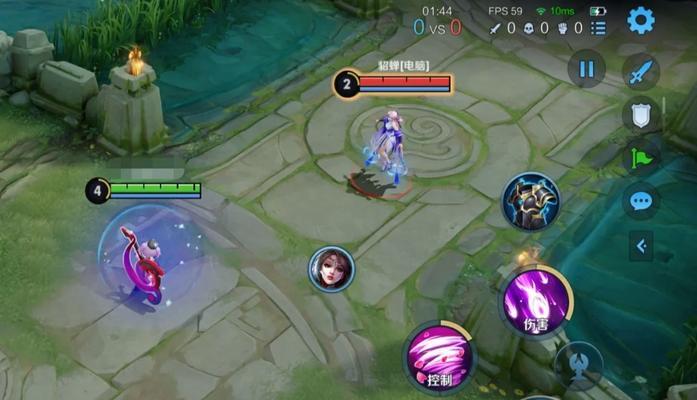This screenshot has height=400, width=697.
Task: Open the settings gear menu
Action: pos(640,19)
